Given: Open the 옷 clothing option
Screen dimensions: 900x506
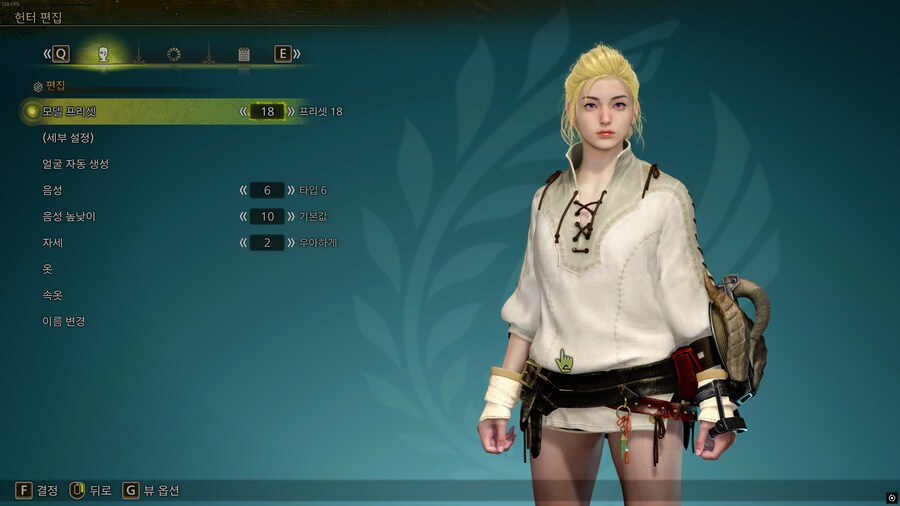Looking at the screenshot, I should tap(47, 269).
